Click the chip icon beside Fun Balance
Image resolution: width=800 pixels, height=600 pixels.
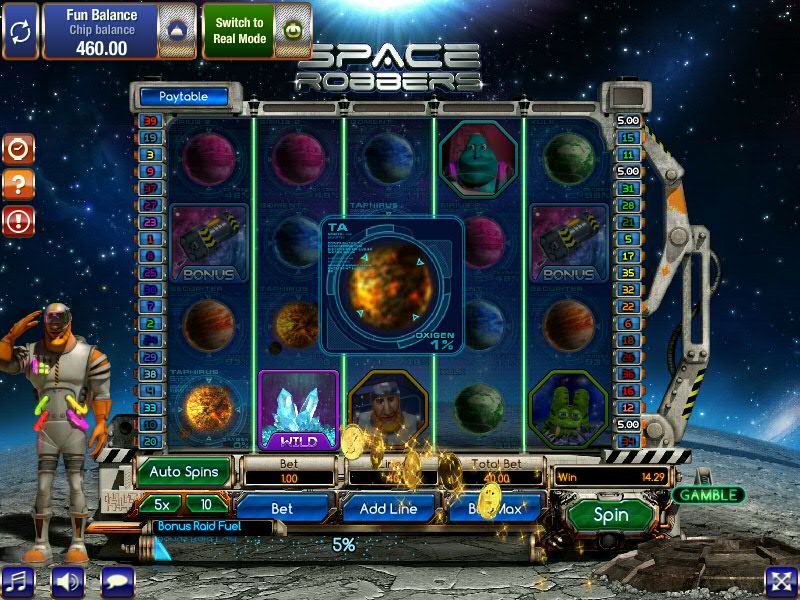point(176,30)
